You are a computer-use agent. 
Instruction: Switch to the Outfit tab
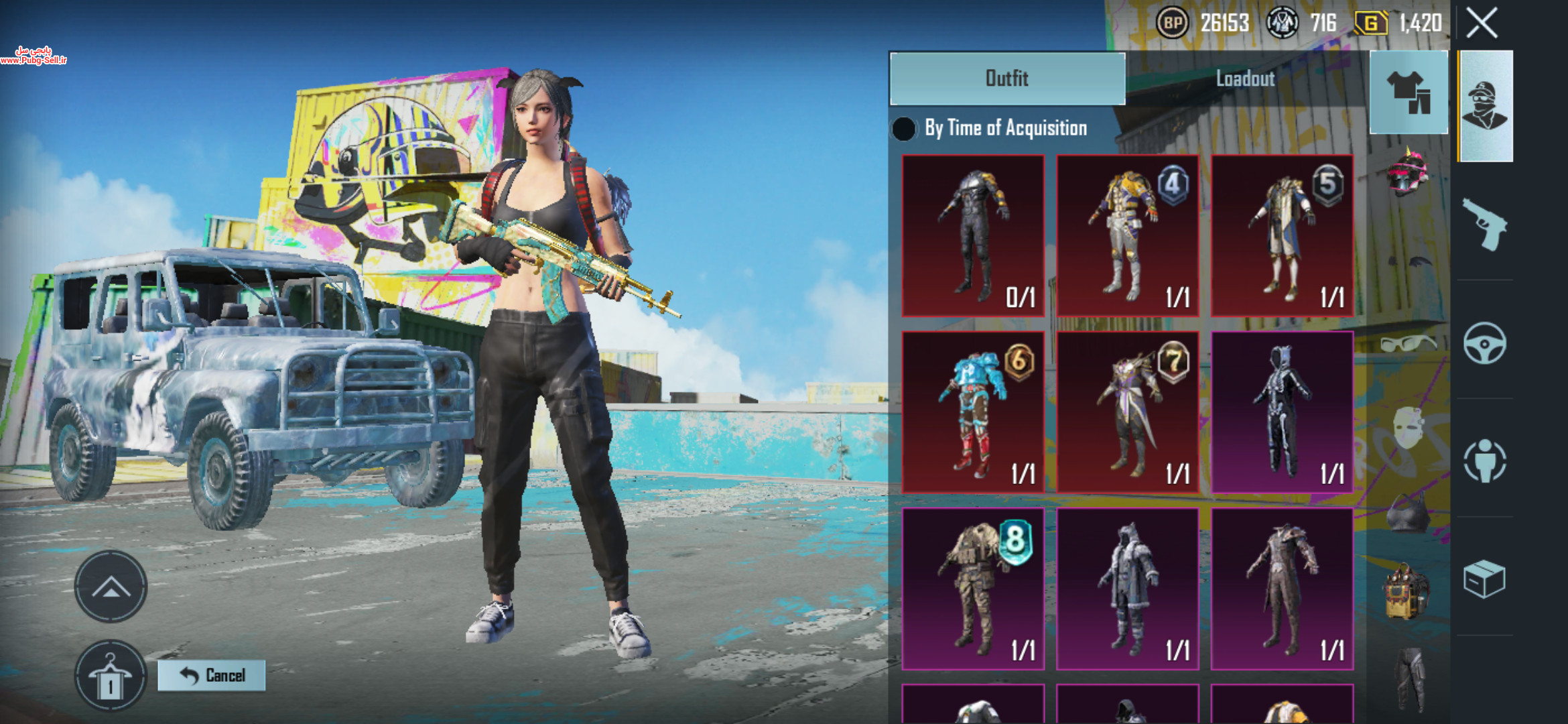coord(1007,78)
